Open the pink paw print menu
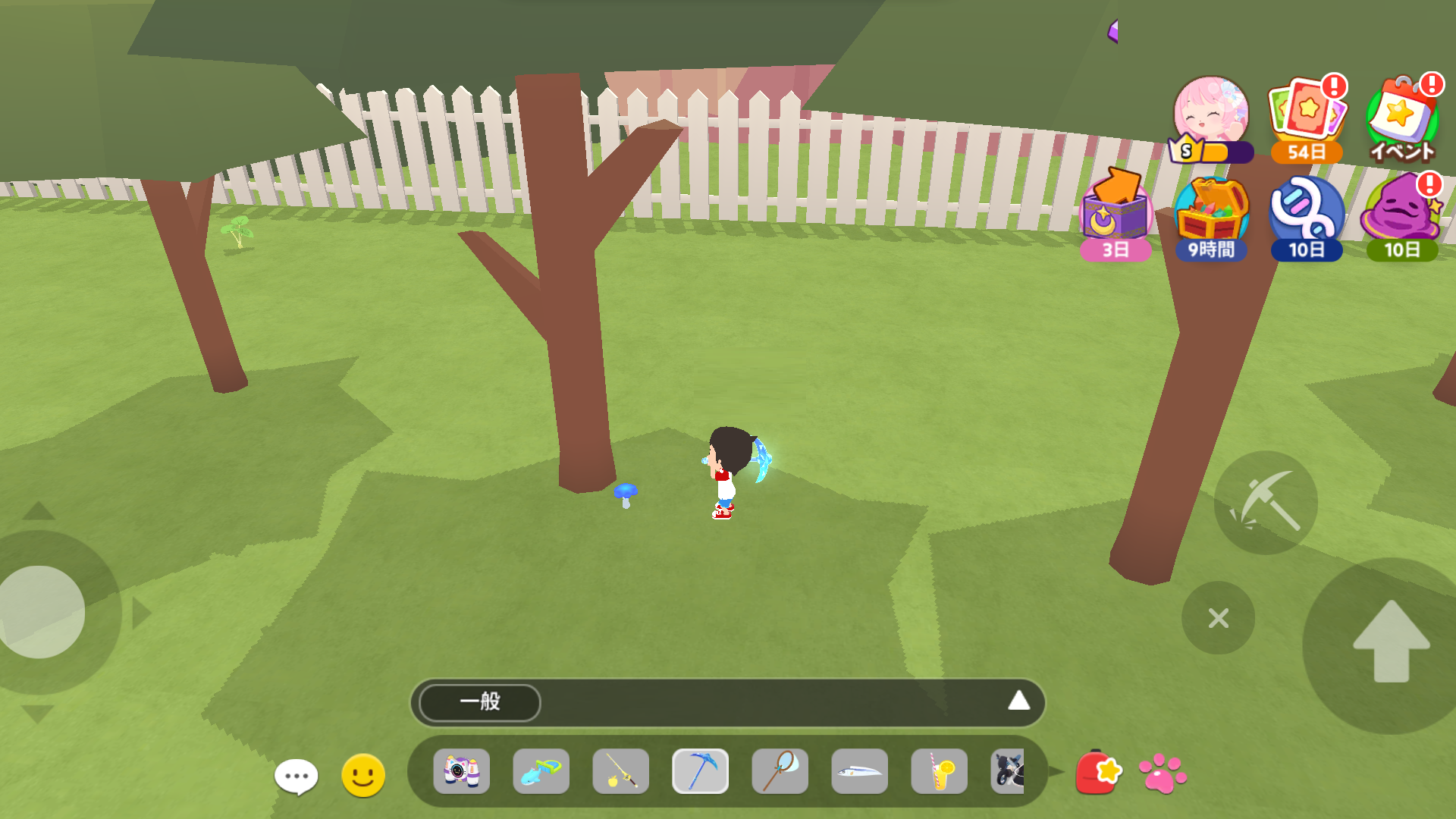The image size is (1456, 819). click(x=1162, y=773)
